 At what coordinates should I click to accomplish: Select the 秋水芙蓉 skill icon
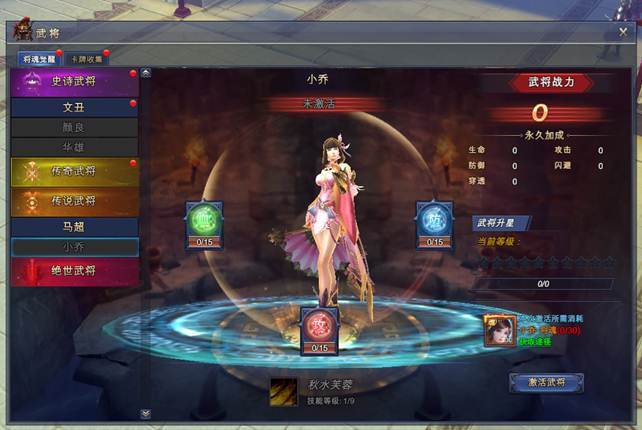coord(283,392)
